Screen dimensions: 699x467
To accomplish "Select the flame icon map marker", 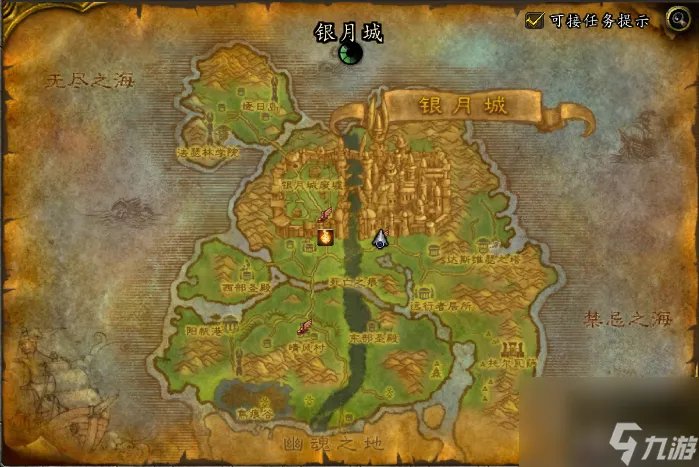I will point(325,236).
